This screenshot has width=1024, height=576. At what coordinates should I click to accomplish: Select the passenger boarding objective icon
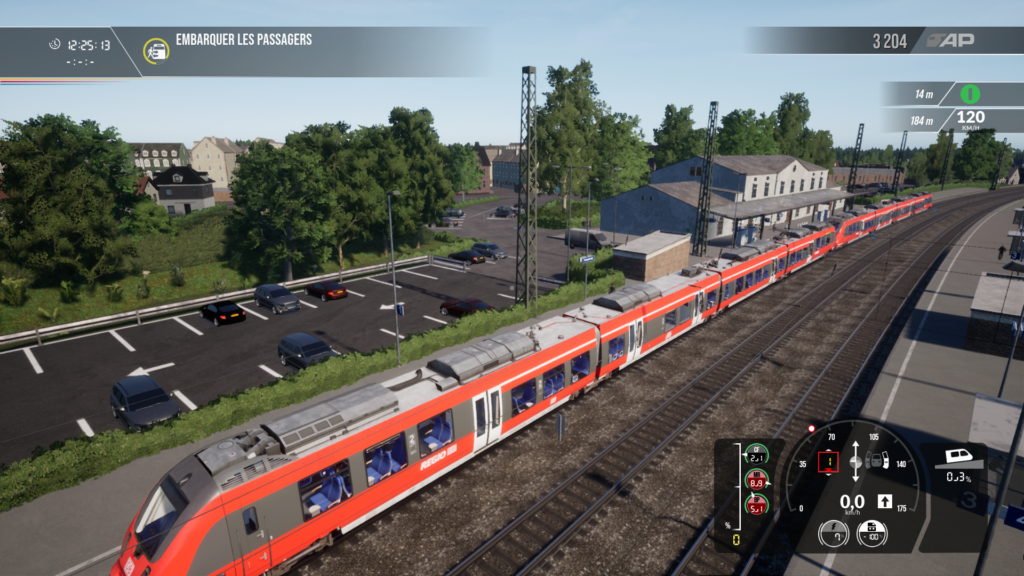(156, 50)
